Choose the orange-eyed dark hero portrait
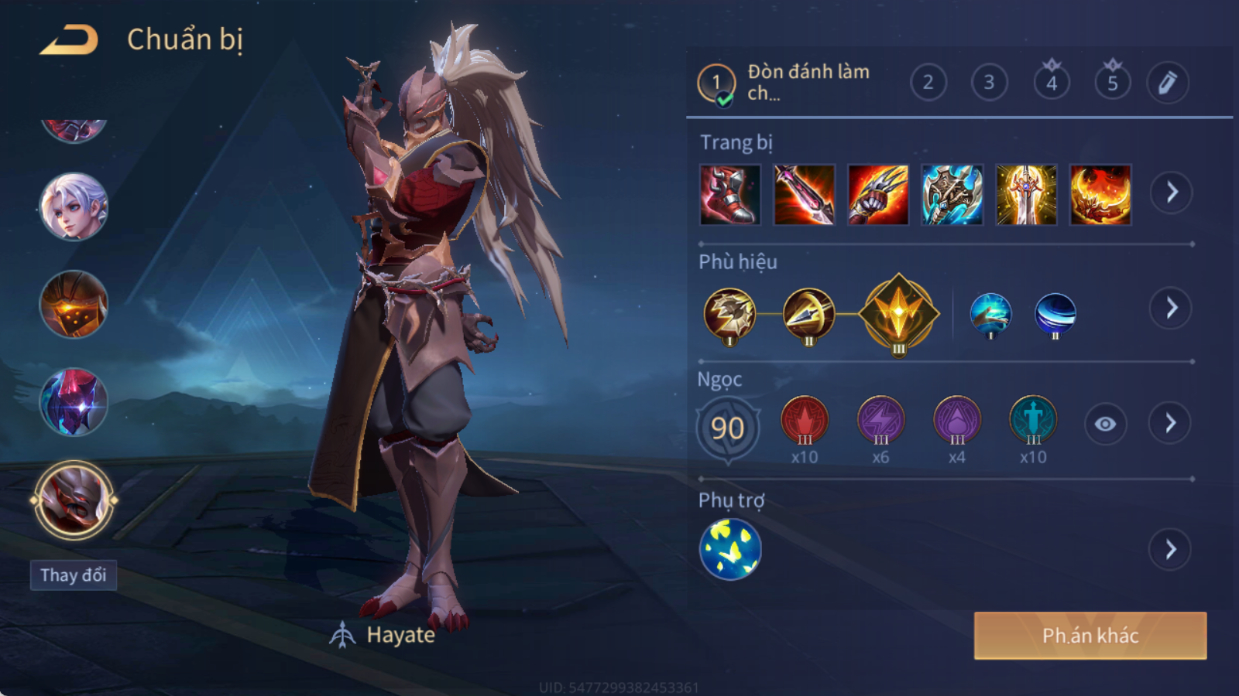Viewport: 1239px width, 696px height. pos(73,304)
